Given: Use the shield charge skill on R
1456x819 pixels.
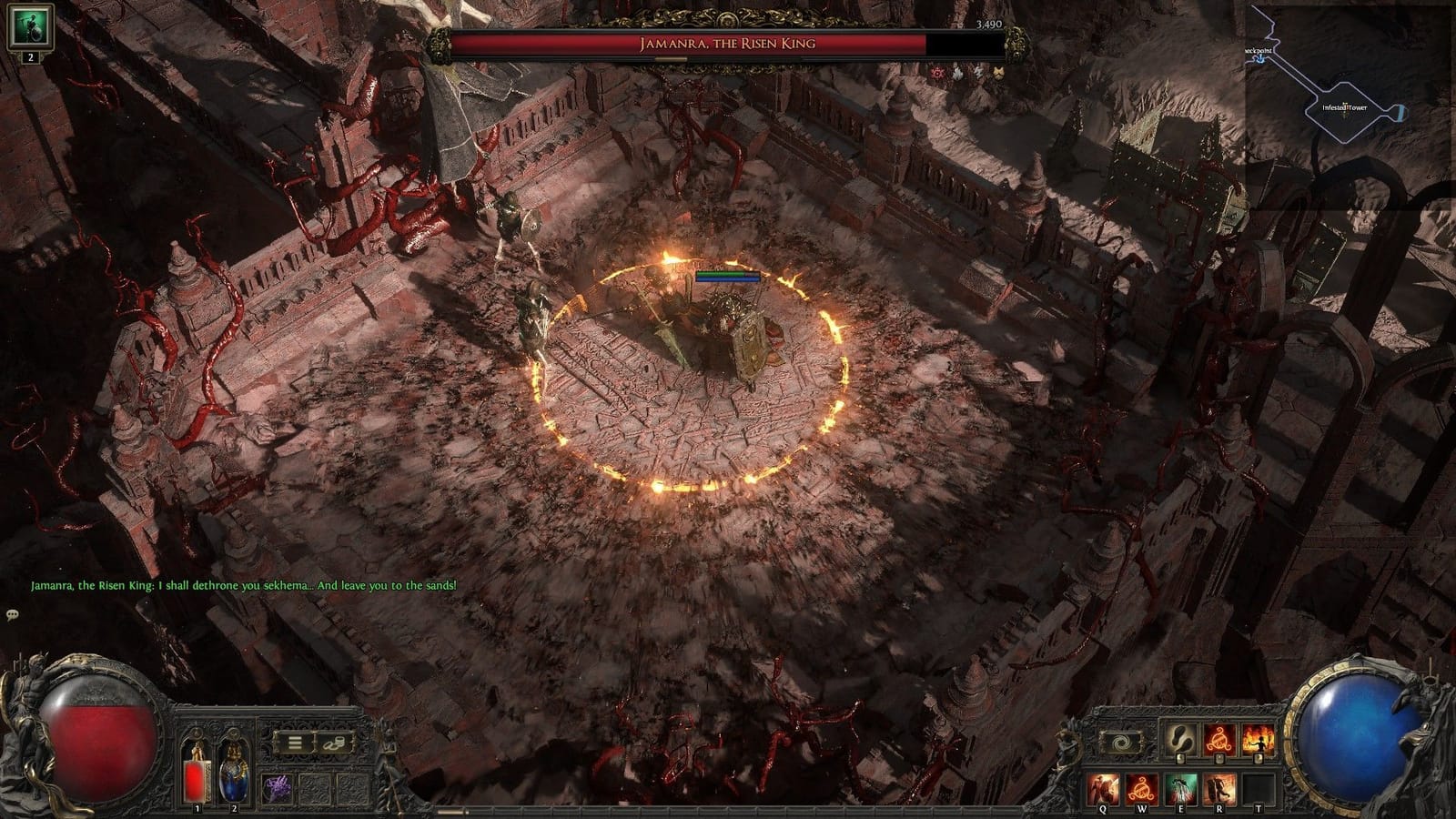Looking at the screenshot, I should click(1219, 788).
